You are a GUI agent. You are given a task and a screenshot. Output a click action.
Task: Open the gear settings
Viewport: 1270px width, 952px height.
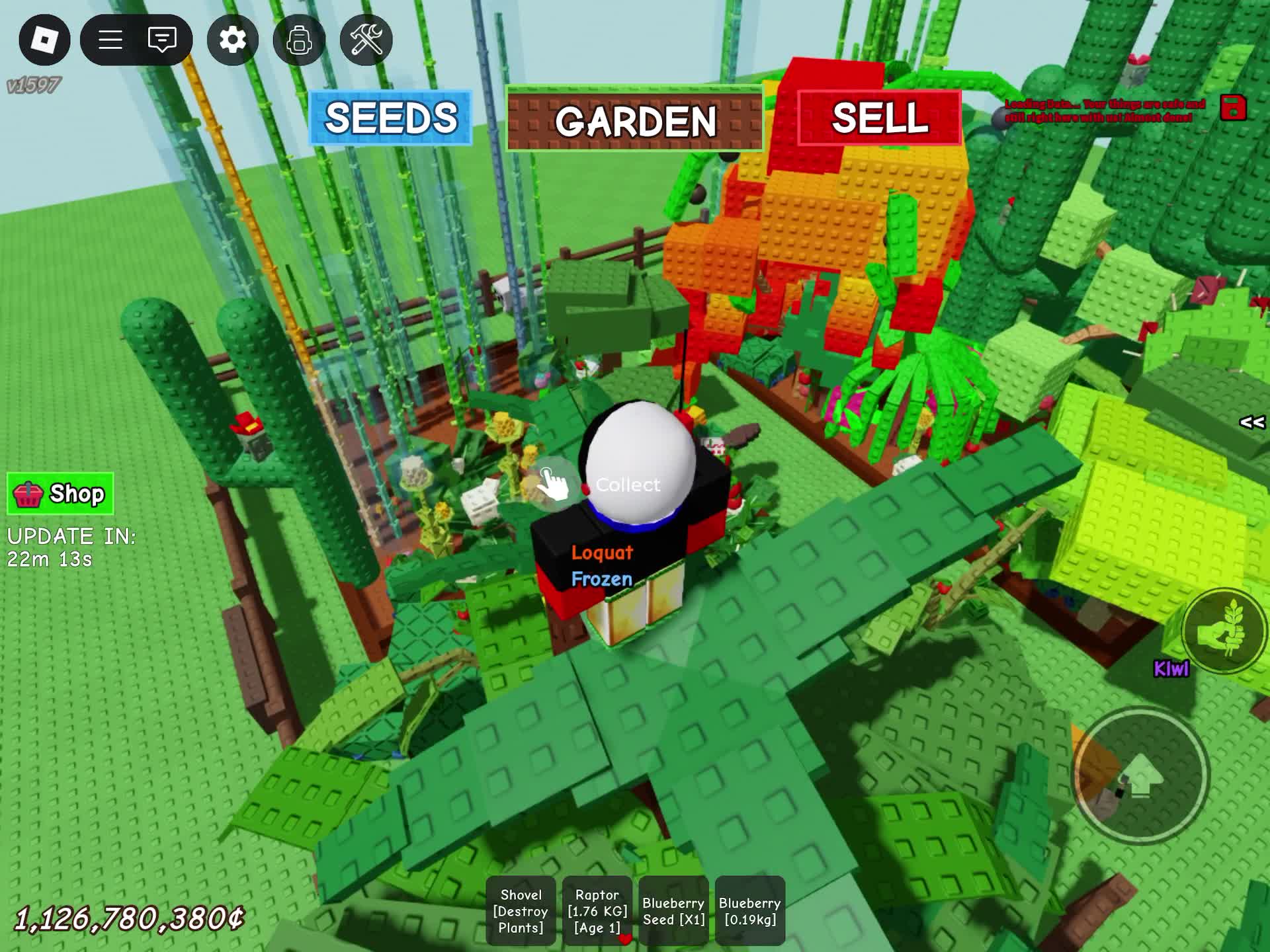point(232,40)
